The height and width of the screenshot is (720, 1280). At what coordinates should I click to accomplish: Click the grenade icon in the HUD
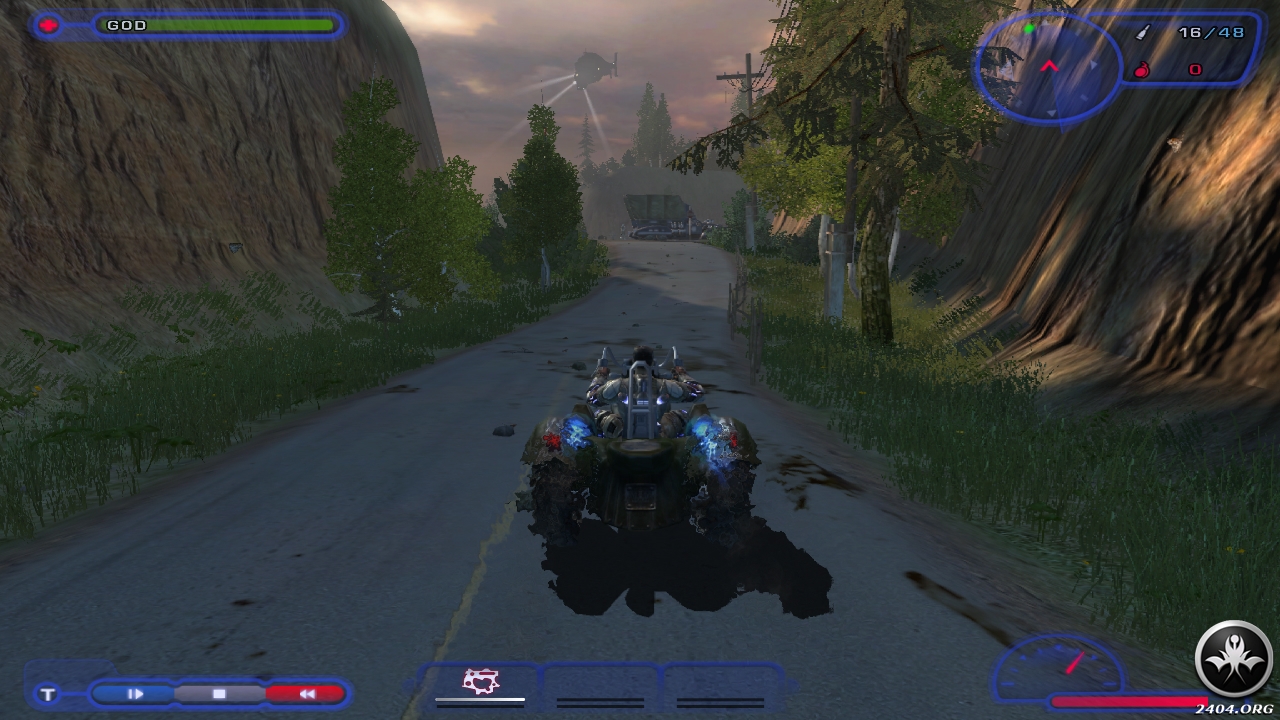point(1143,70)
